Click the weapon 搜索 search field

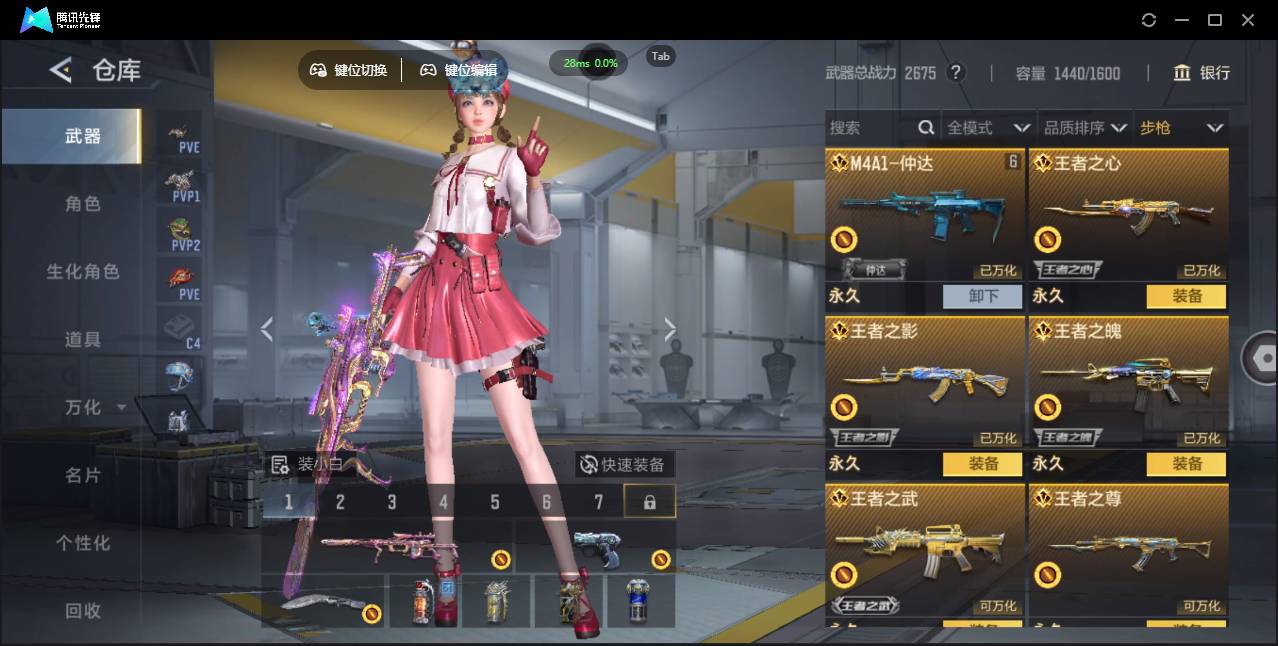872,128
